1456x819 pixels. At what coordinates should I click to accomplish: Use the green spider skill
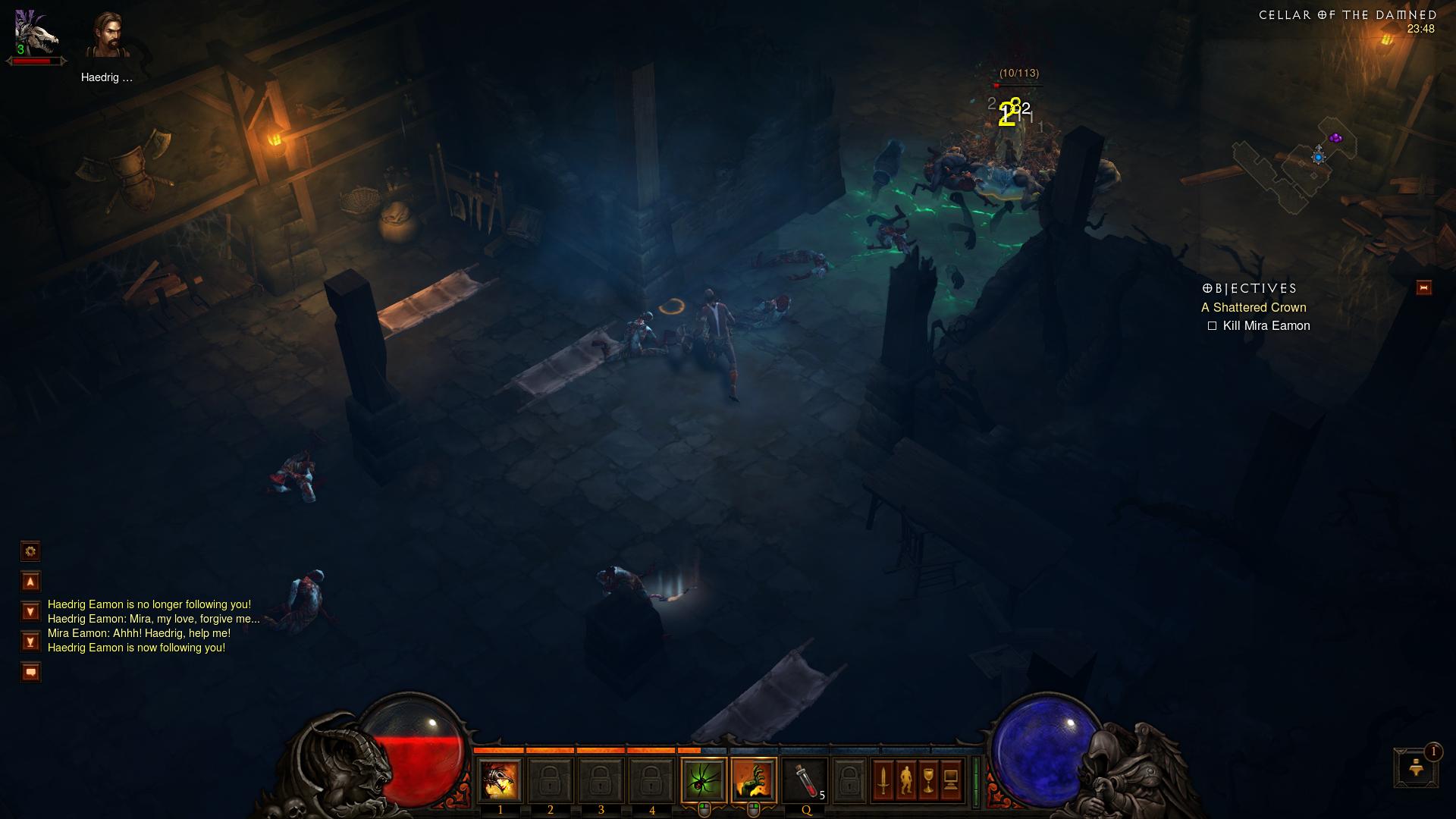coord(704,780)
